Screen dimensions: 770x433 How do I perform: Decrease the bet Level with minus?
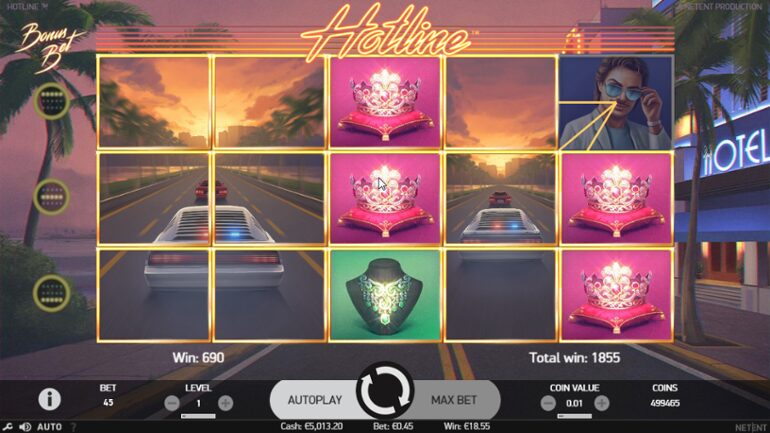click(171, 403)
